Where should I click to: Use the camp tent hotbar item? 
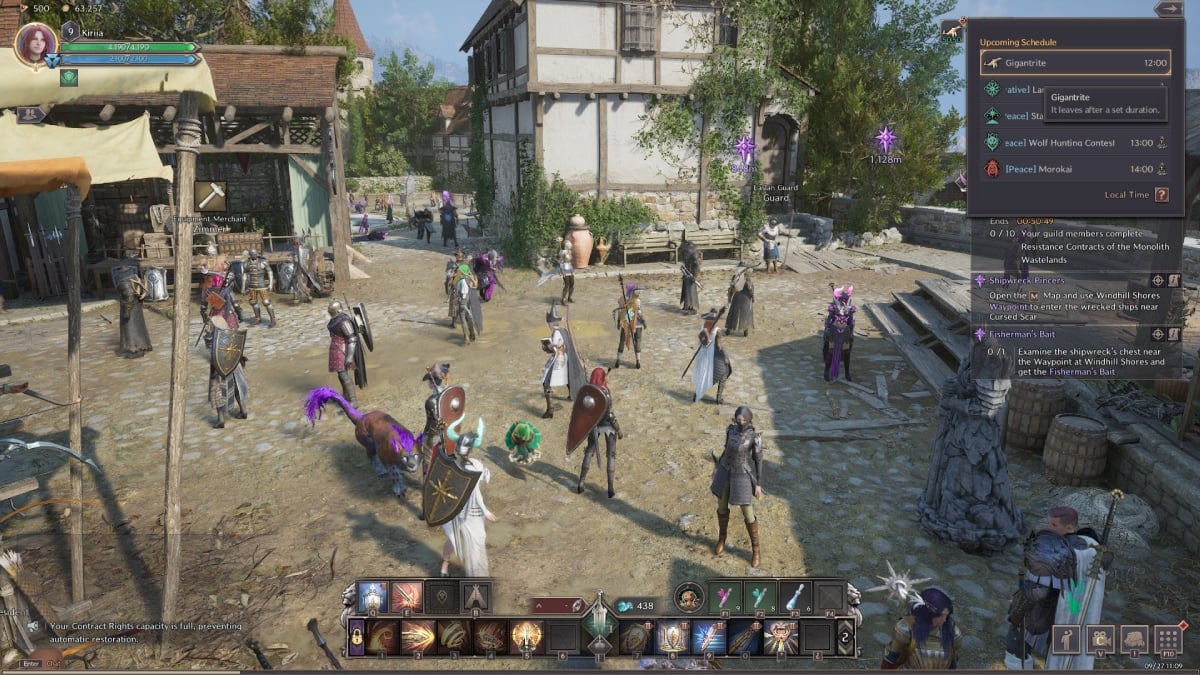pyautogui.click(x=475, y=597)
